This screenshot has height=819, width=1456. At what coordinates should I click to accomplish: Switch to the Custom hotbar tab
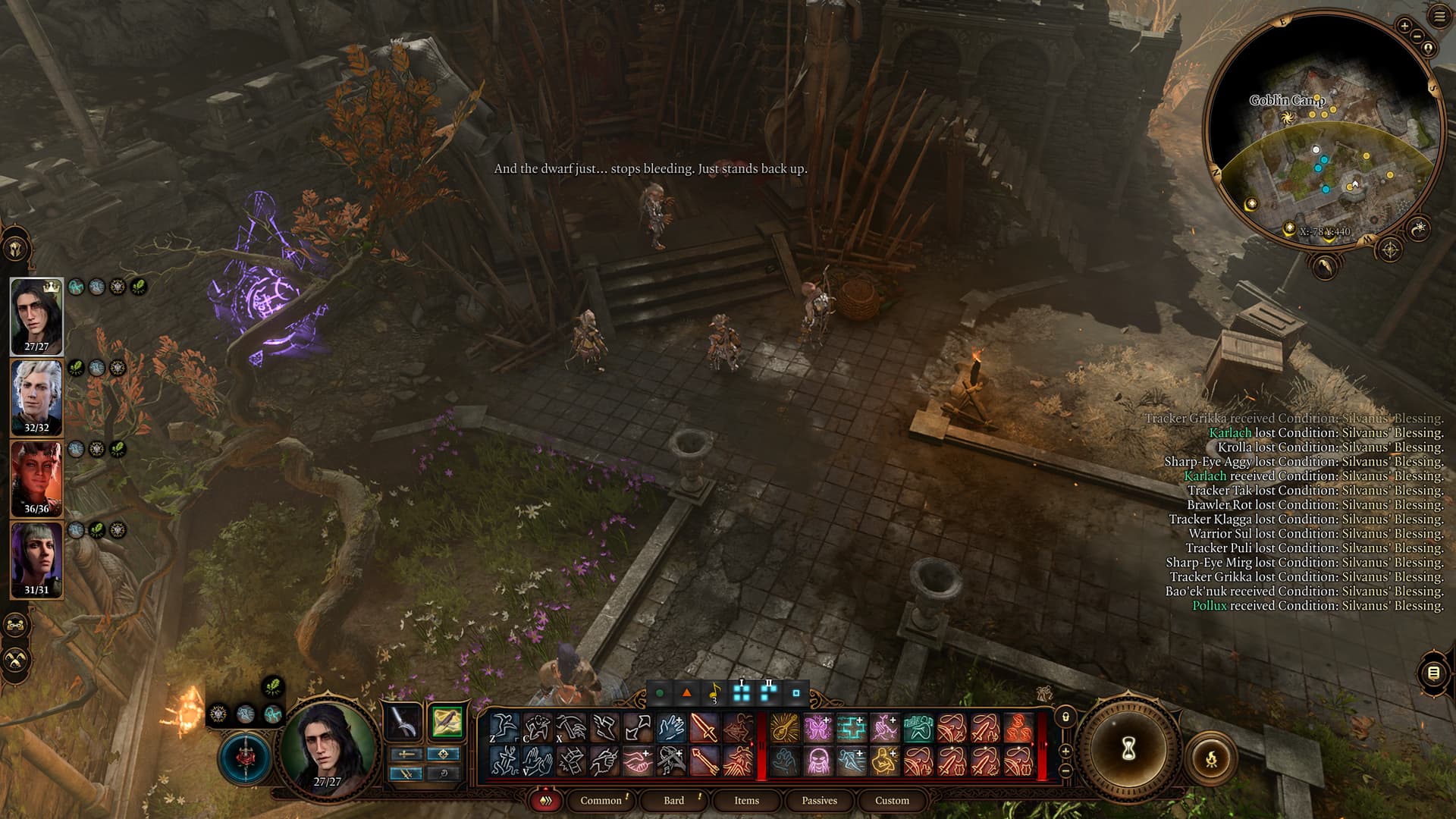pos(892,800)
